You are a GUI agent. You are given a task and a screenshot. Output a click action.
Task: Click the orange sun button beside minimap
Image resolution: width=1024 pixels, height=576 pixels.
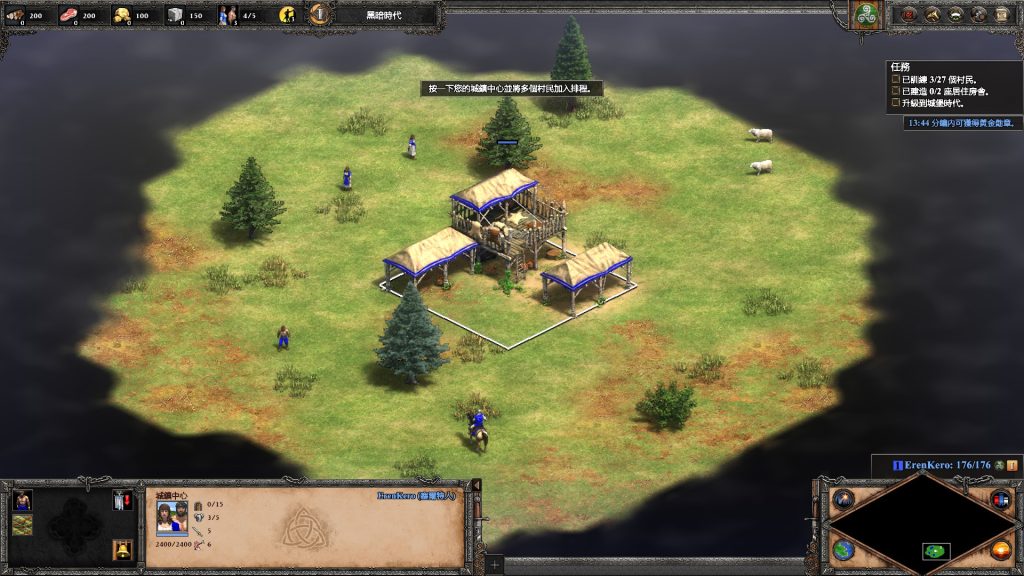coord(1000,550)
